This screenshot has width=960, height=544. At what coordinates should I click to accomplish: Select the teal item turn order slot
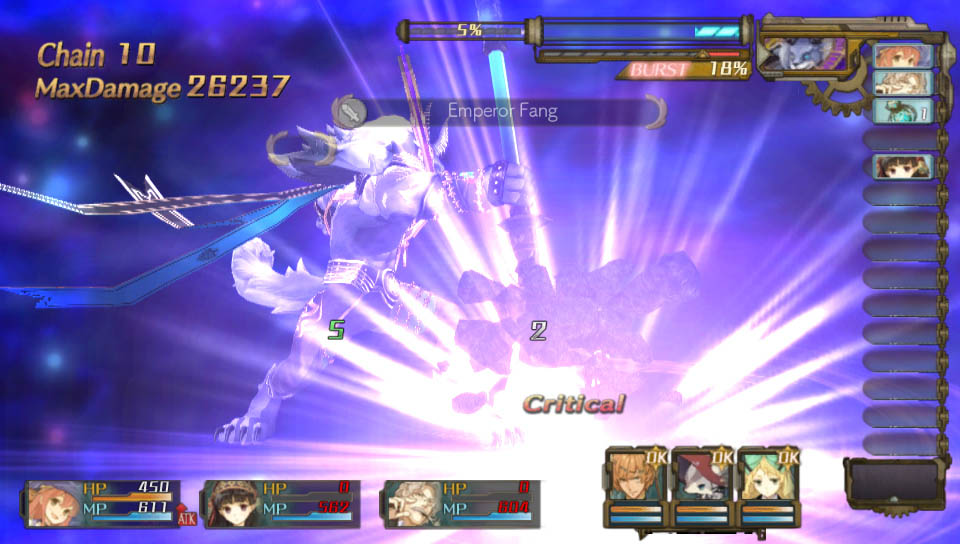[902, 111]
